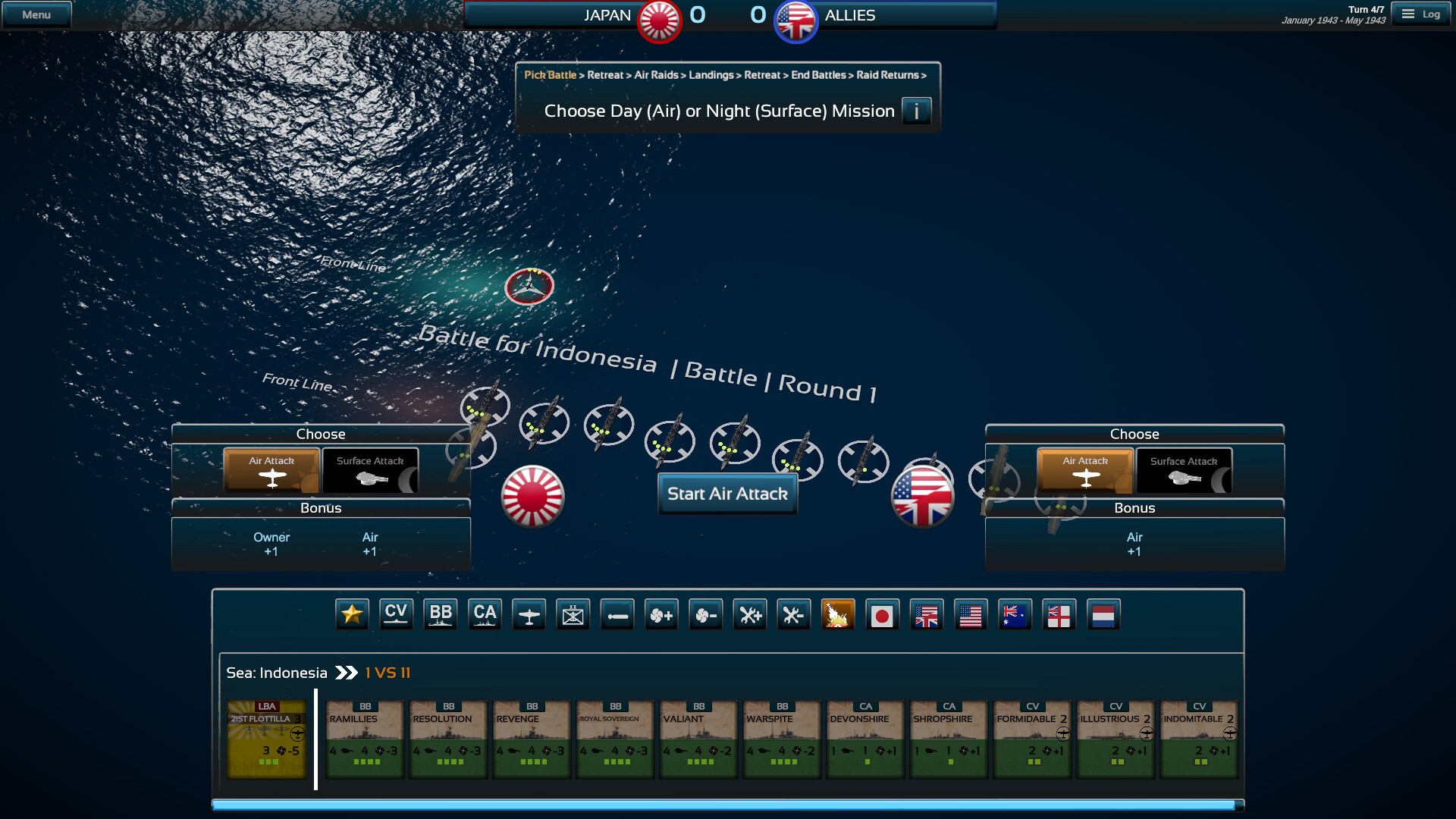Open the Log panel
The height and width of the screenshot is (819, 1456).
coord(1422,13)
